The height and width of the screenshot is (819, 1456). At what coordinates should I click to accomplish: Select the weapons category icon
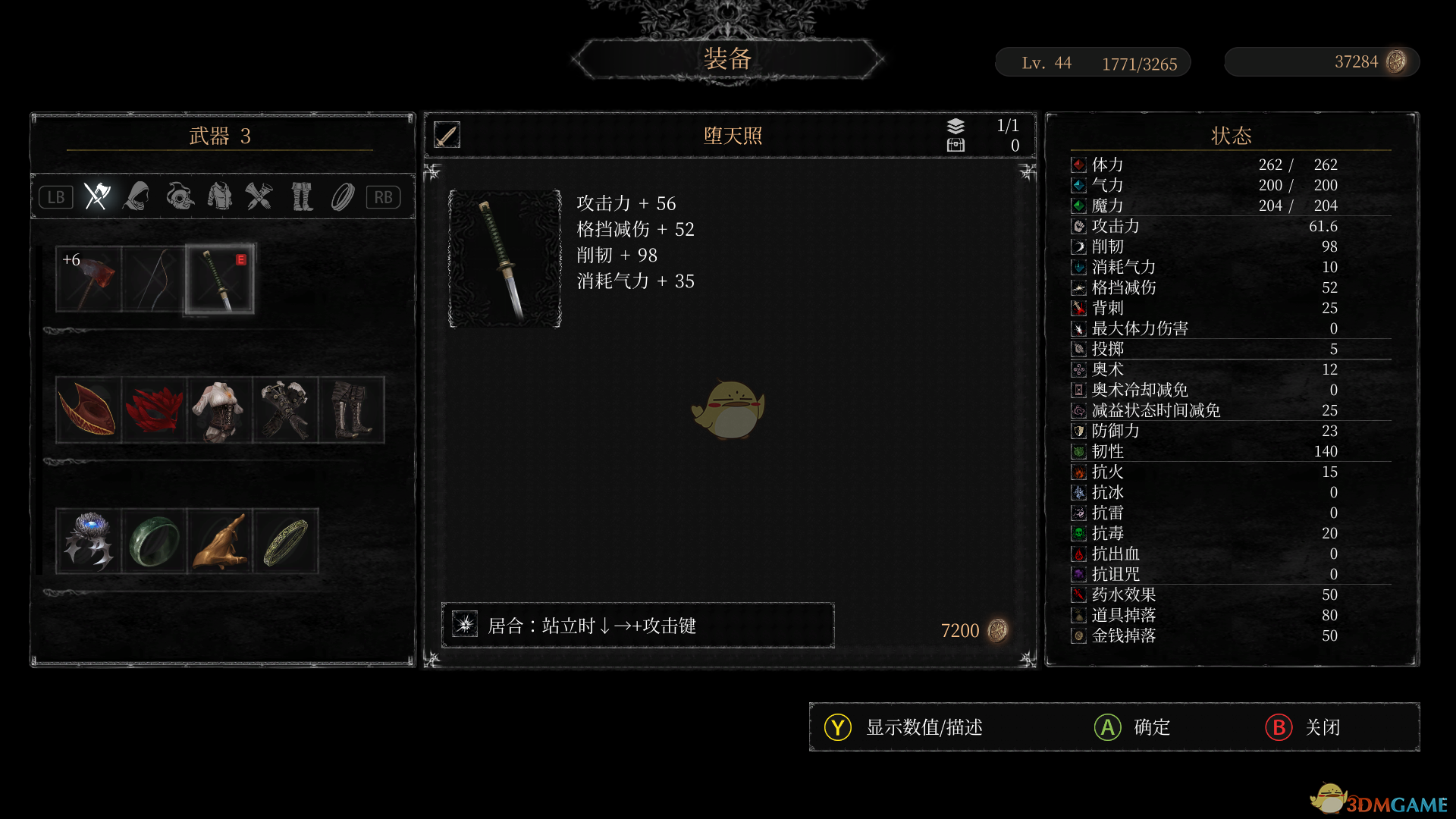coord(96,196)
